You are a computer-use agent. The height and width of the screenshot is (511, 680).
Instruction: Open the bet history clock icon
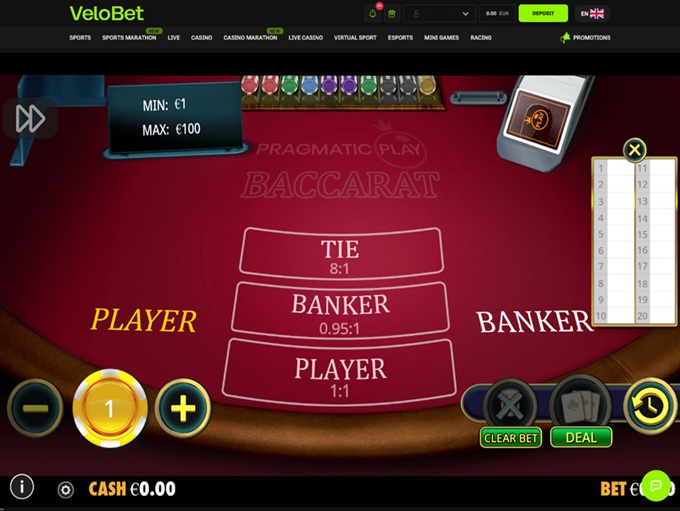(x=650, y=405)
